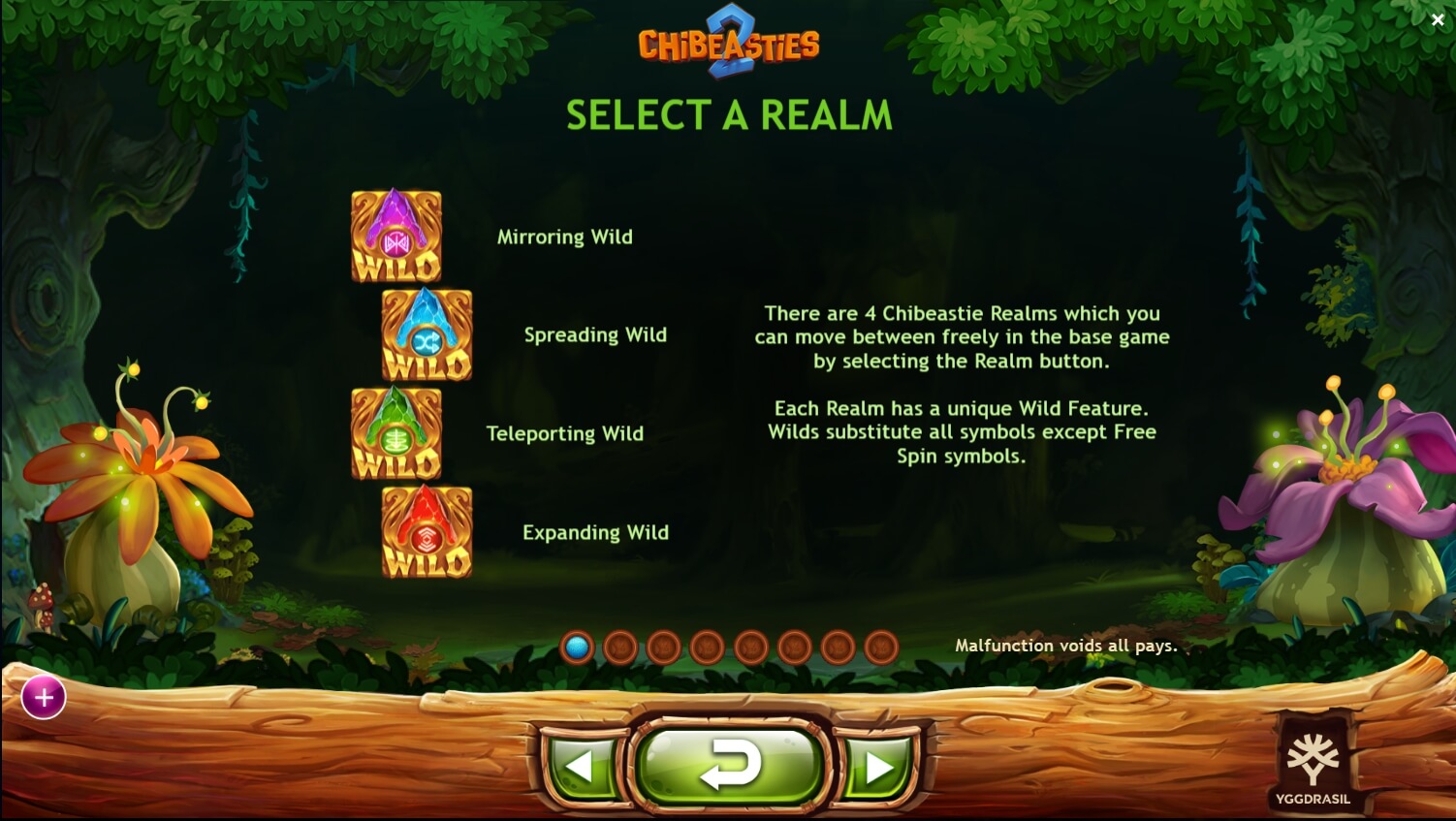This screenshot has width=1456, height=821.
Task: Select the blue Spreading Wild symbol
Action: 427,334
